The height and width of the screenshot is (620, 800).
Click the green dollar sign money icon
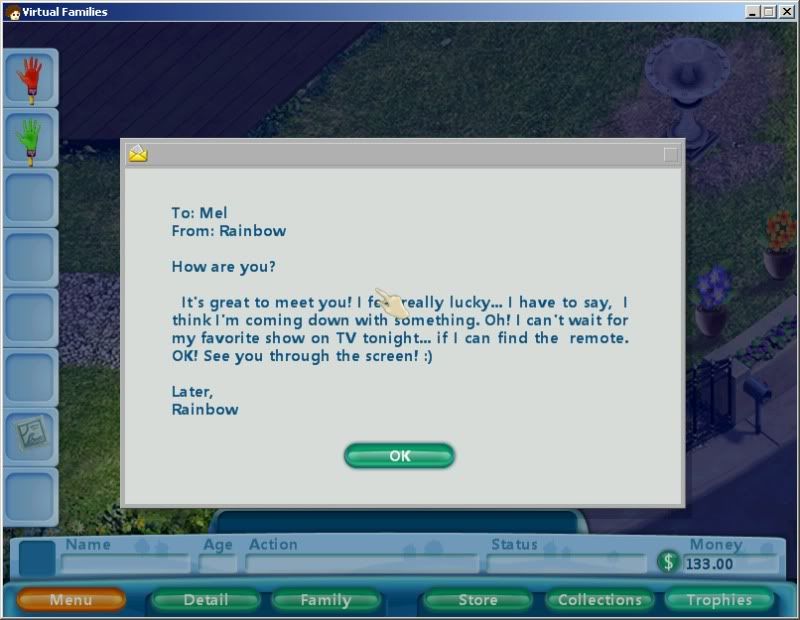click(668, 562)
